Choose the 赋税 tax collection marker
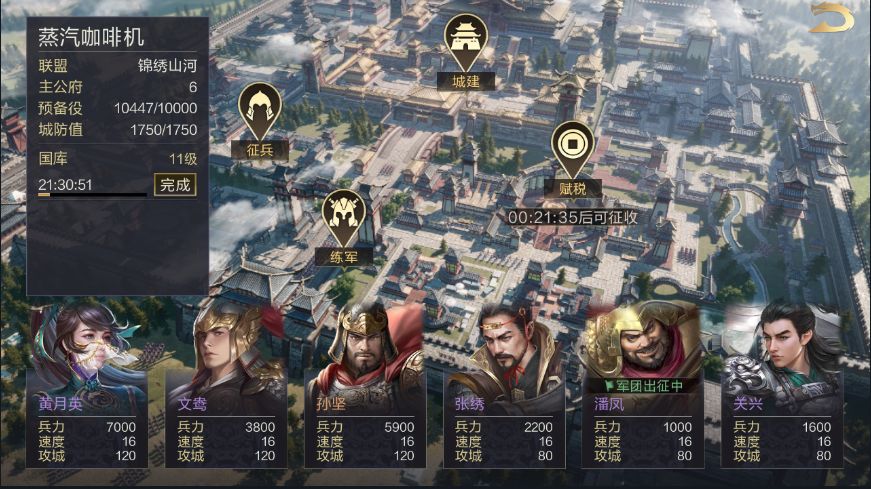871x489 pixels. click(573, 158)
